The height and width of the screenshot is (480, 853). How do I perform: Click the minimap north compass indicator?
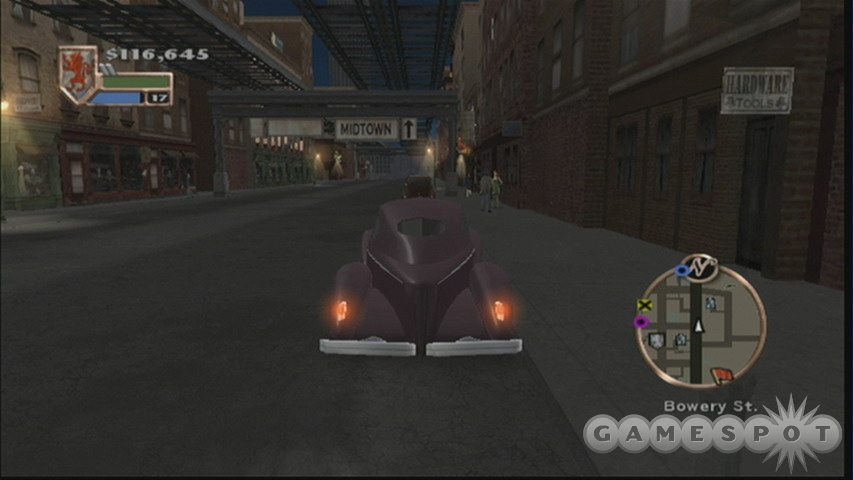point(701,265)
